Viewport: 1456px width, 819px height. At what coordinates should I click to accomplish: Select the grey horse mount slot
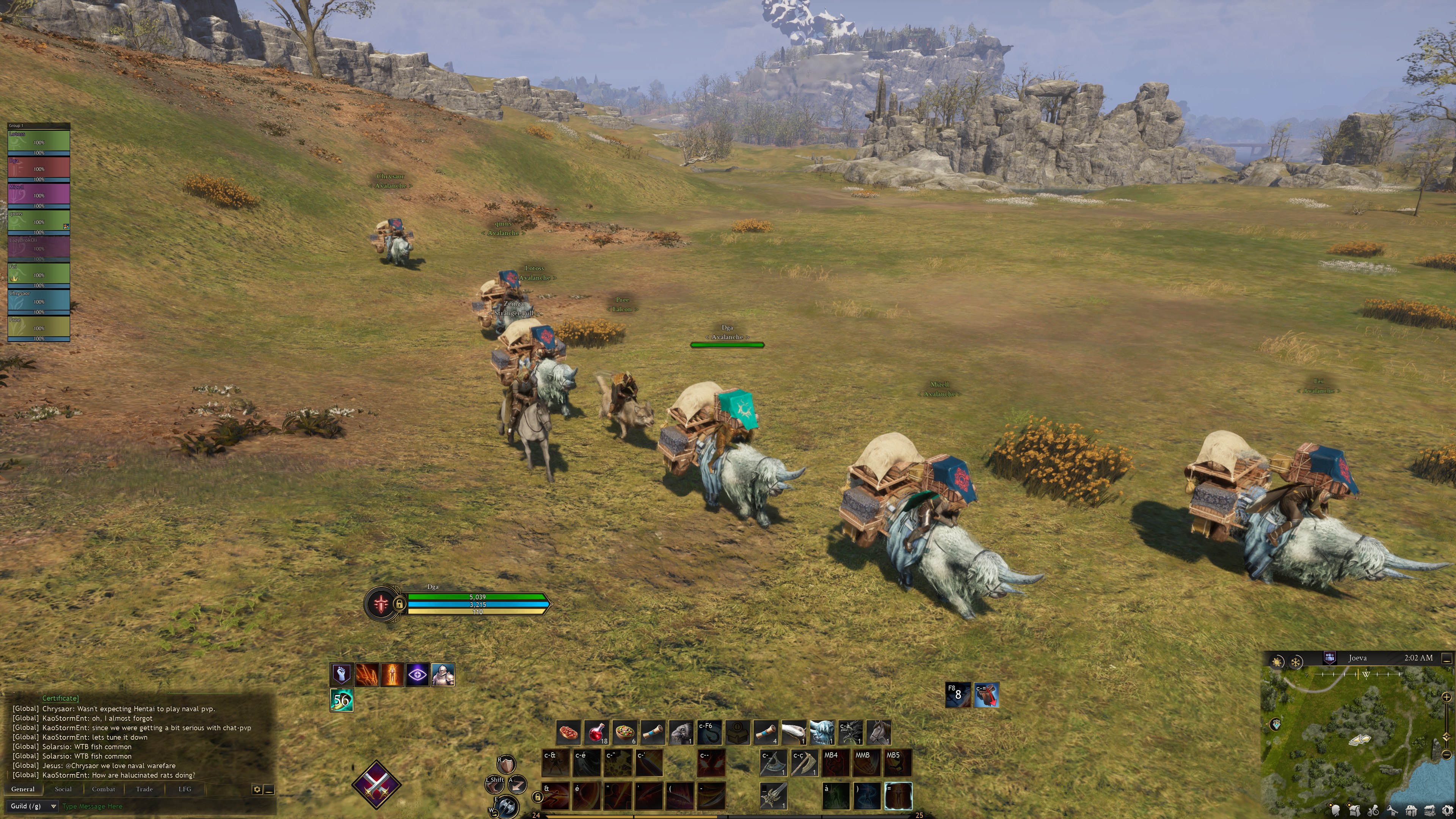click(879, 733)
